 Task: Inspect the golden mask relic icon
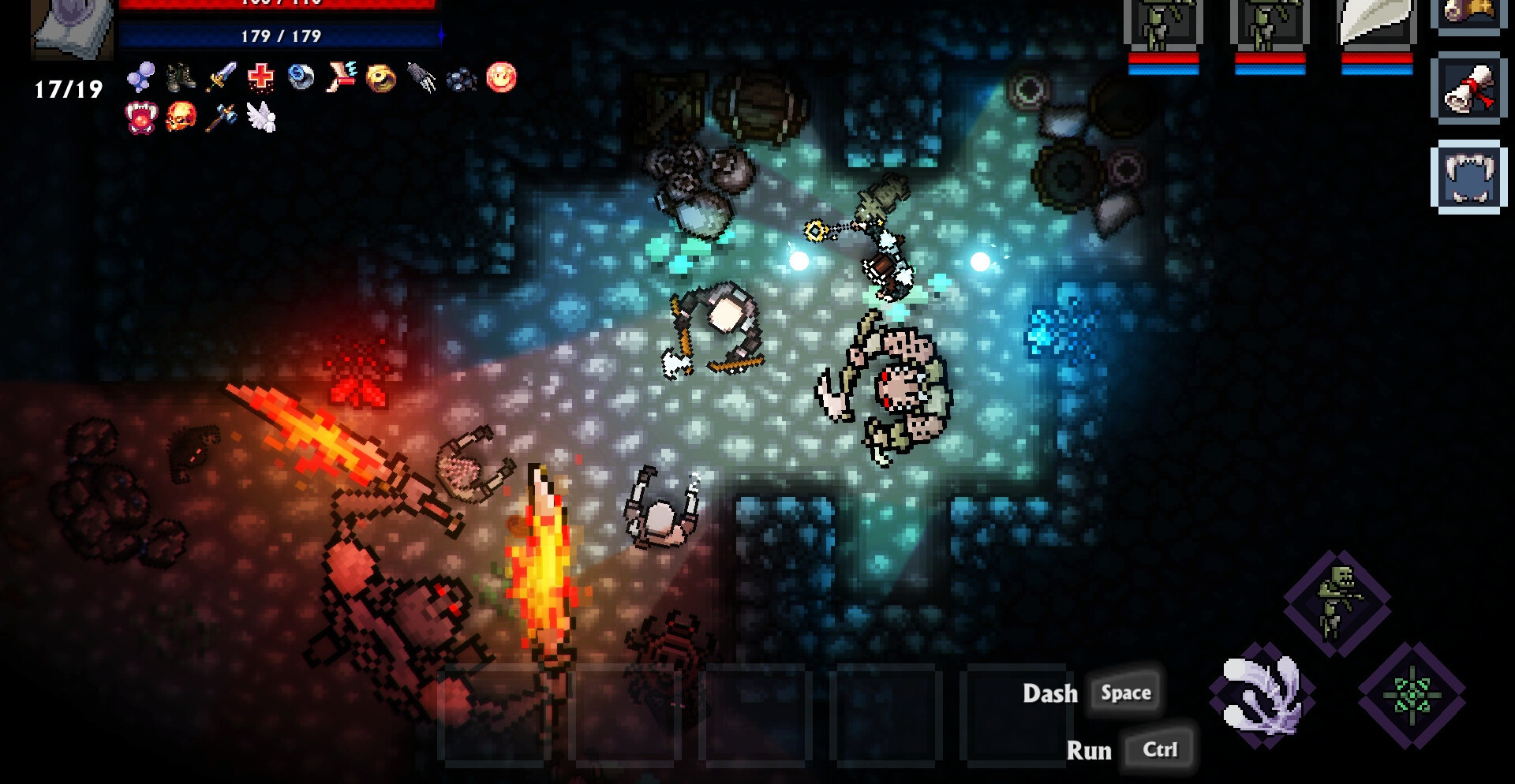click(x=382, y=77)
